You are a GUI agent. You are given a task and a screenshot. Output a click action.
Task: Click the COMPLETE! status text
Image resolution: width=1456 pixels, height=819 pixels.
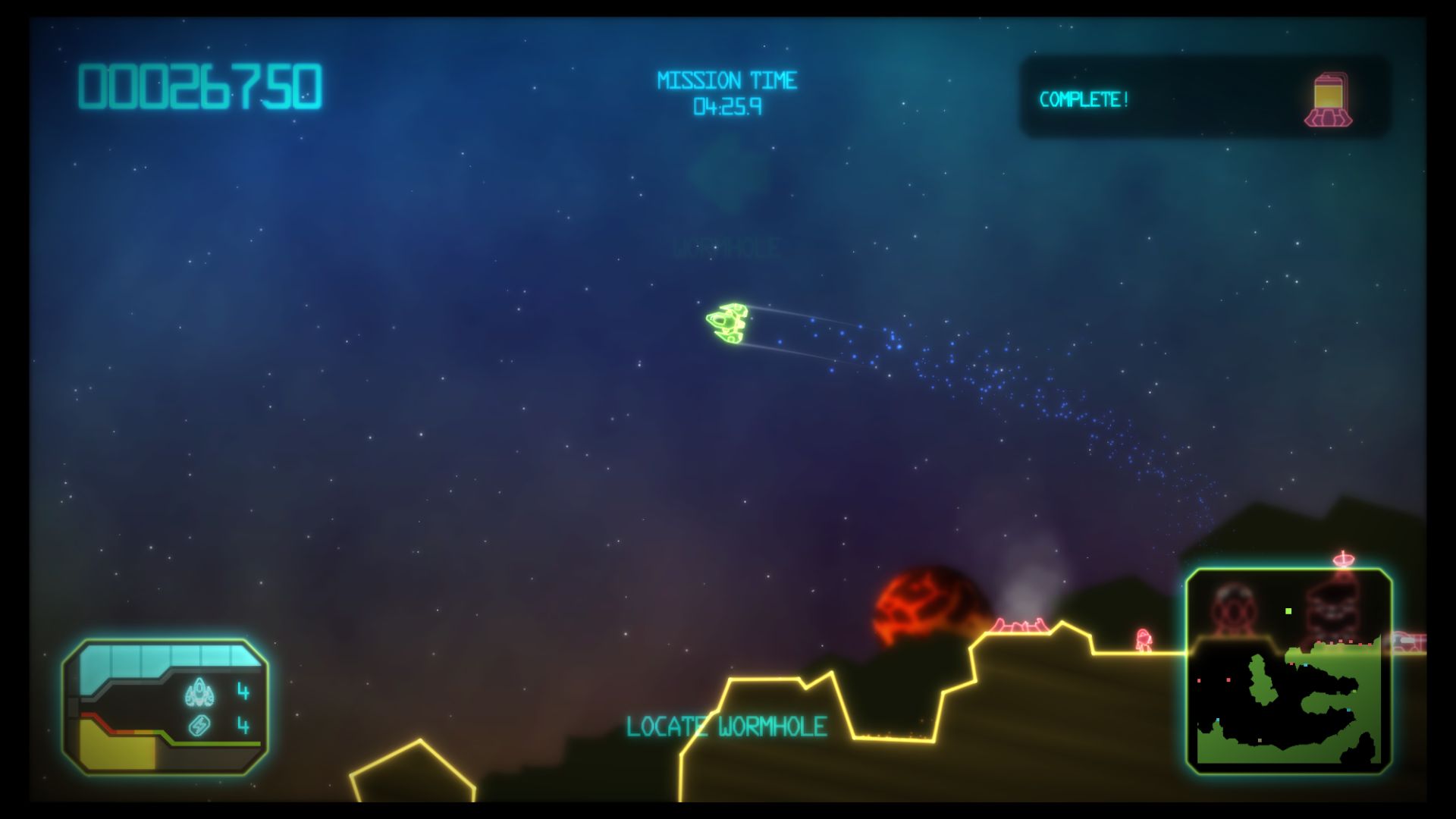coord(1084,97)
